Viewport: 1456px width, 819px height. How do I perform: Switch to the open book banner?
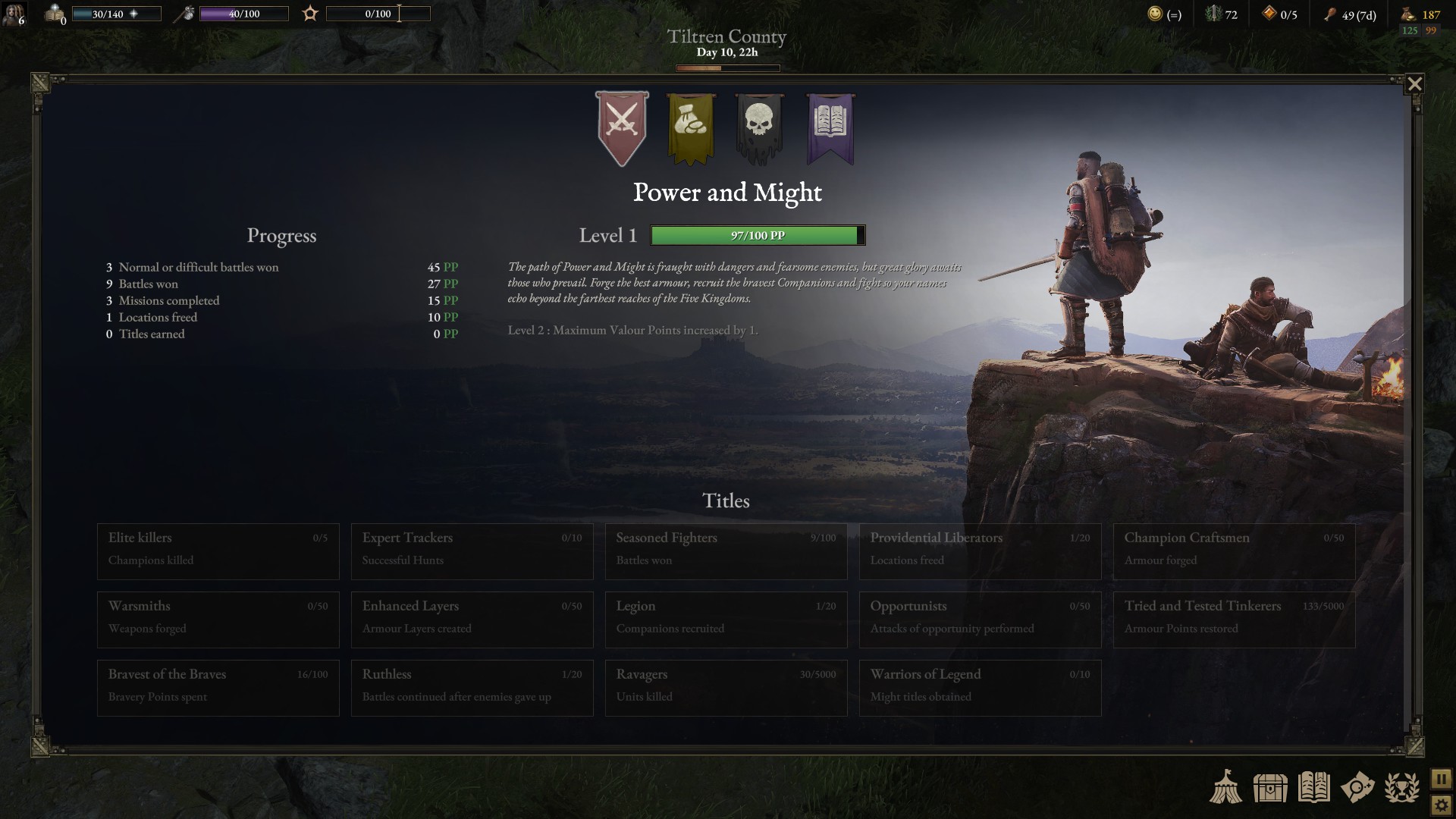[x=830, y=127]
